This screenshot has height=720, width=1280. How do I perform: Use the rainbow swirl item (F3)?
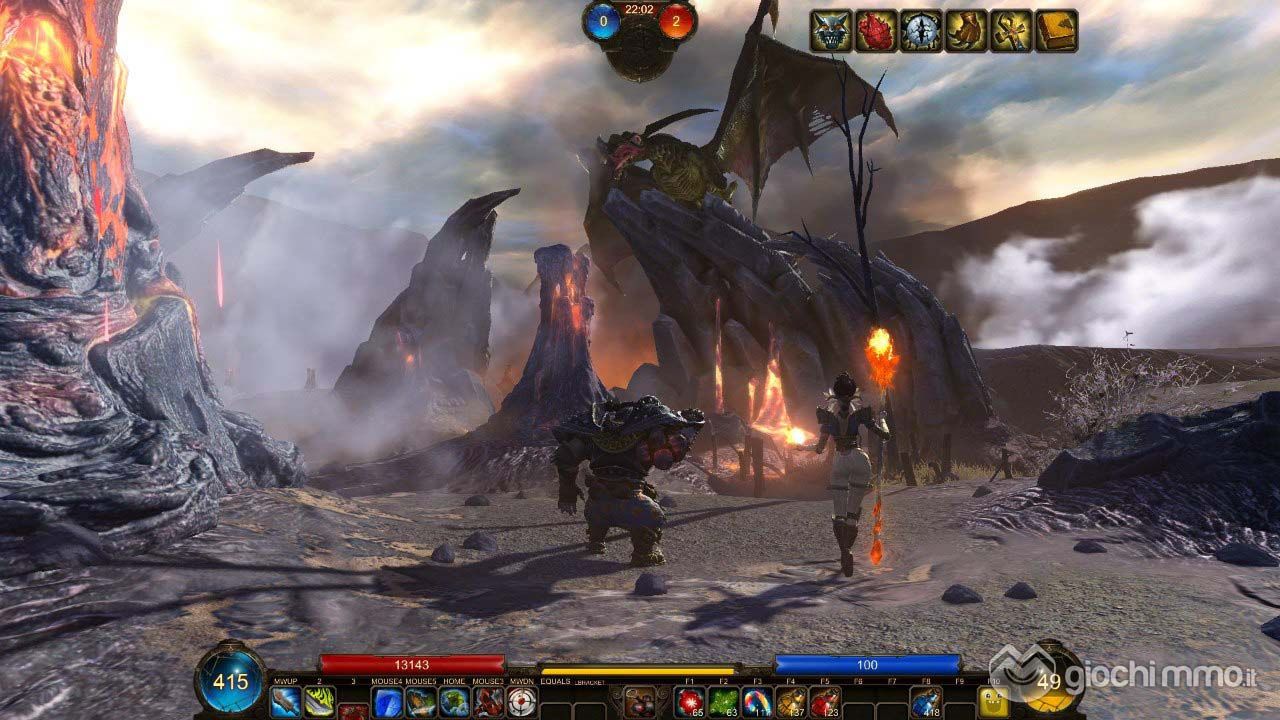757,702
